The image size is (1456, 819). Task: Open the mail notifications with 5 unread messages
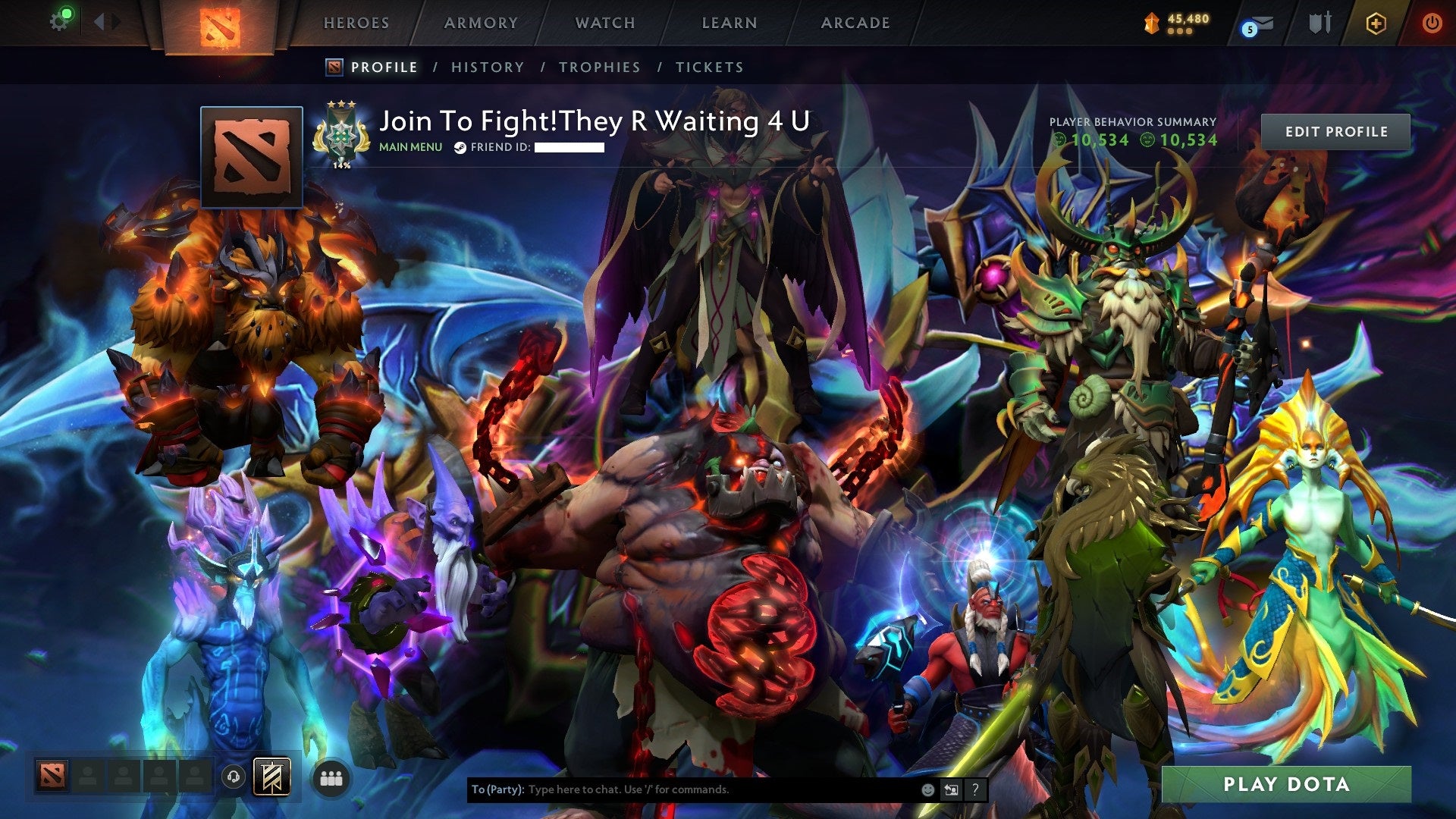point(1256,24)
